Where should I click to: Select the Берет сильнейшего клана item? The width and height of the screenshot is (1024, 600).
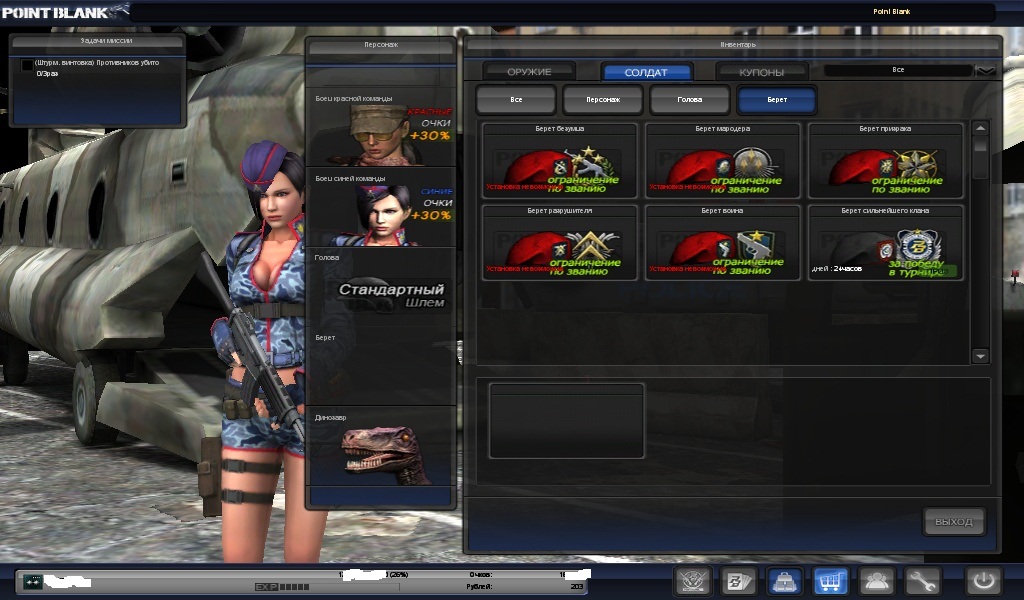[x=885, y=243]
